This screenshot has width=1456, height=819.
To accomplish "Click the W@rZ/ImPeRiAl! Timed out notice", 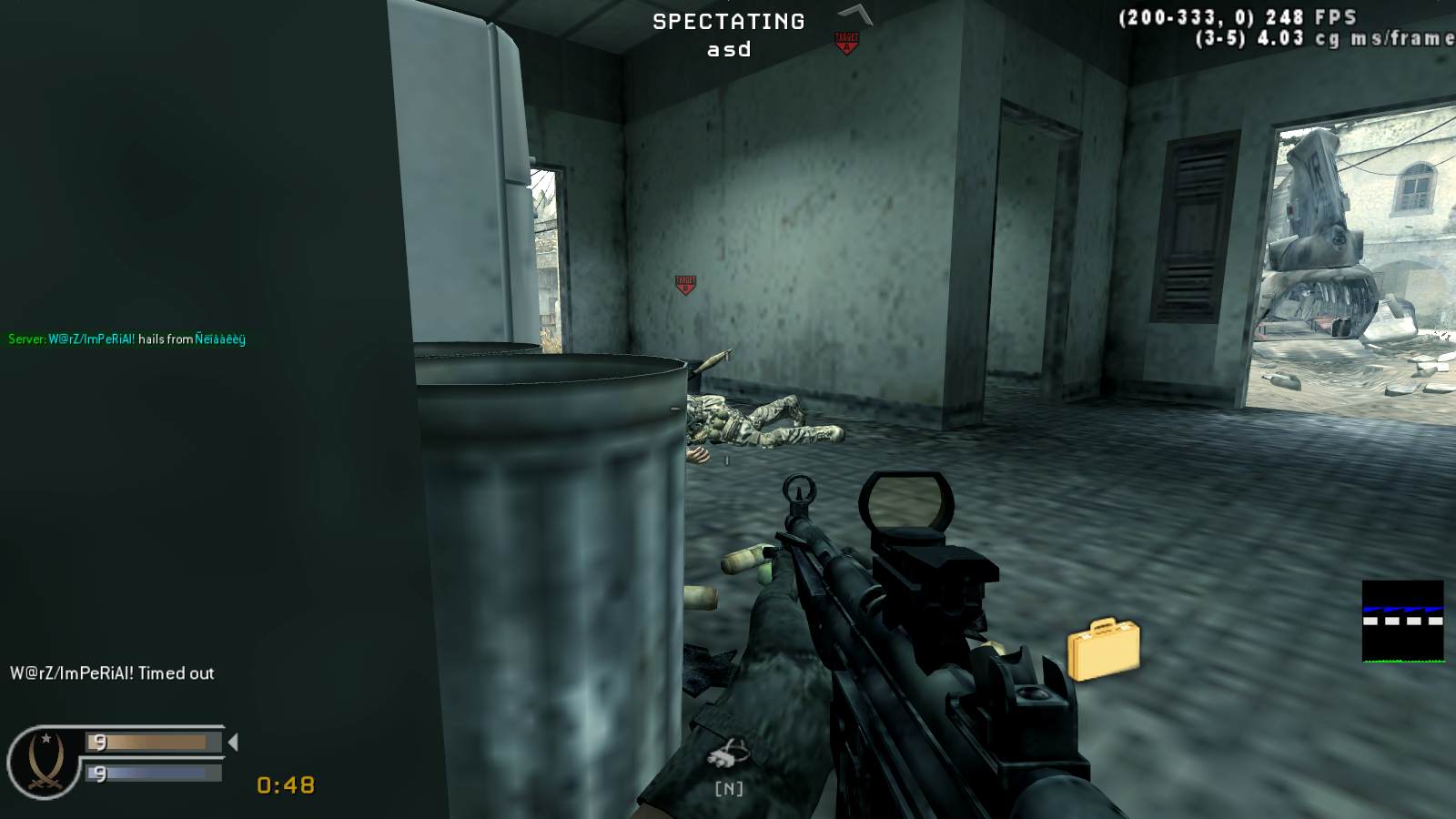I will pos(110,673).
